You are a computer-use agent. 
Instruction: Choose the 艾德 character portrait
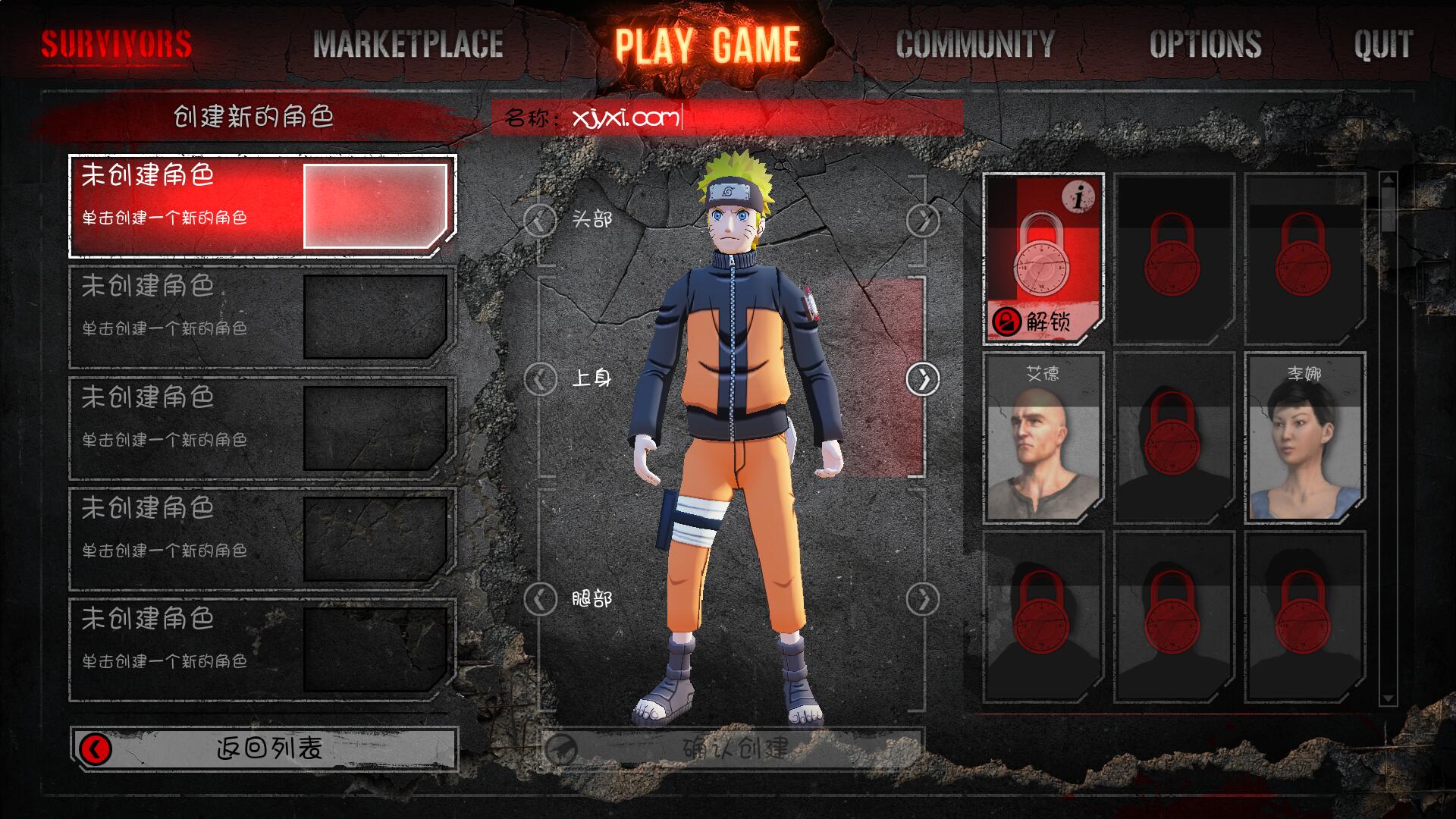pos(1043,438)
